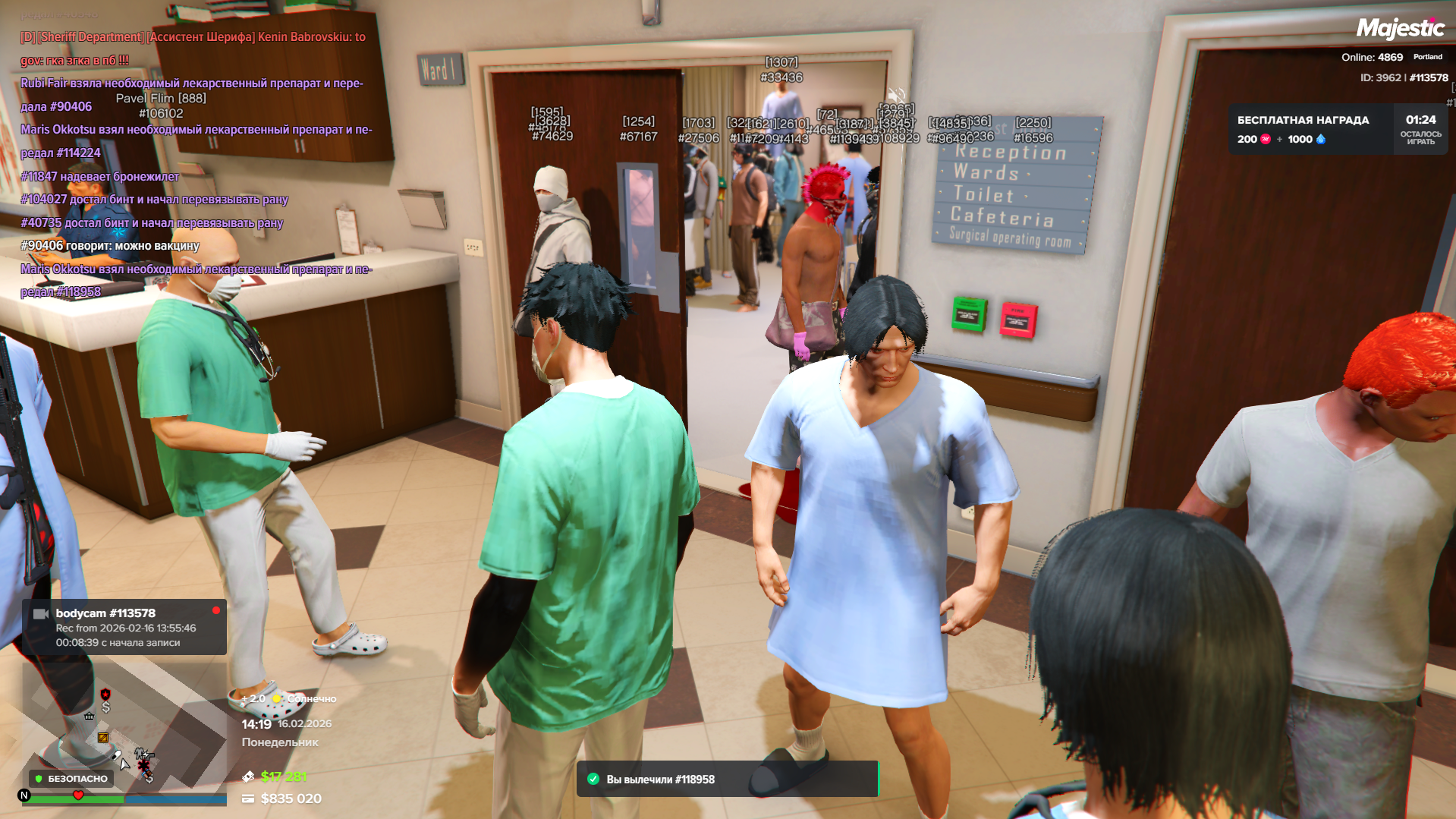
Task: Click the Majestic server logo
Action: coord(1400,29)
